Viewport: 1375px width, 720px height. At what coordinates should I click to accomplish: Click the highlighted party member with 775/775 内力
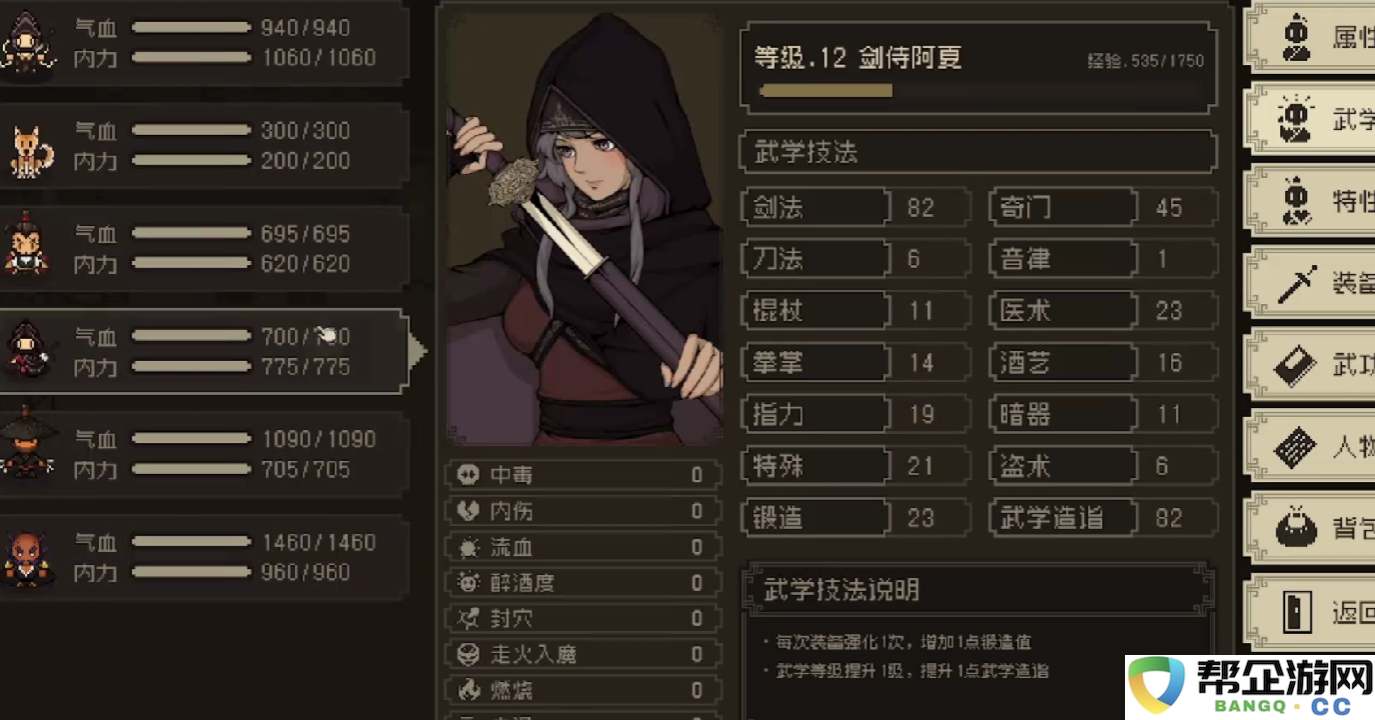pos(200,350)
